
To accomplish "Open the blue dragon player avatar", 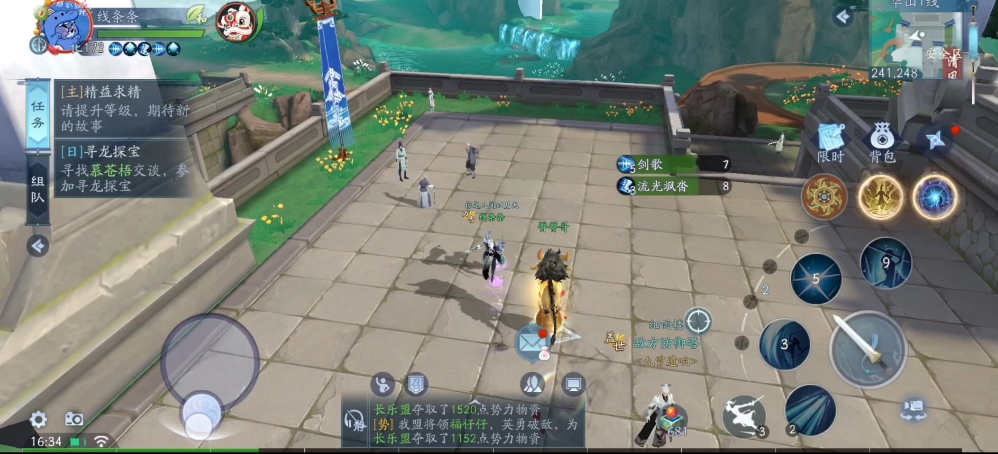I will 61,27.
